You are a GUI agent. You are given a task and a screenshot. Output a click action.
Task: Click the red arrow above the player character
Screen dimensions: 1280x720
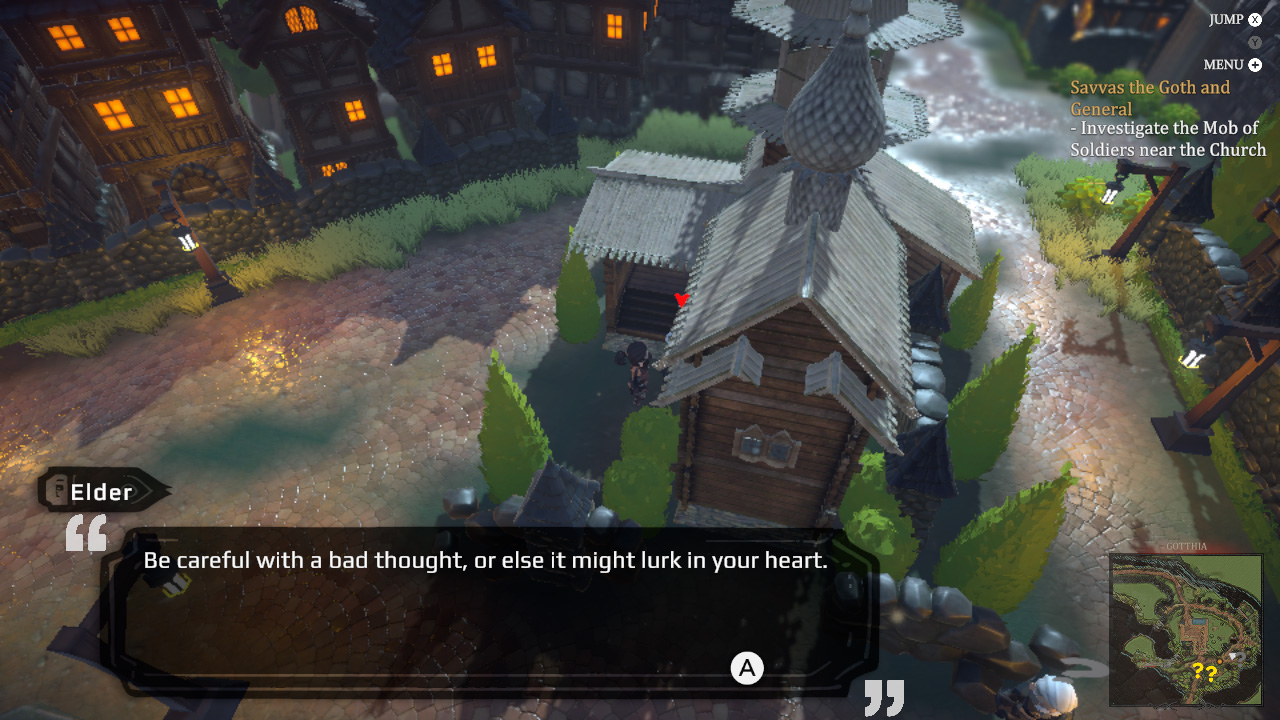point(681,298)
